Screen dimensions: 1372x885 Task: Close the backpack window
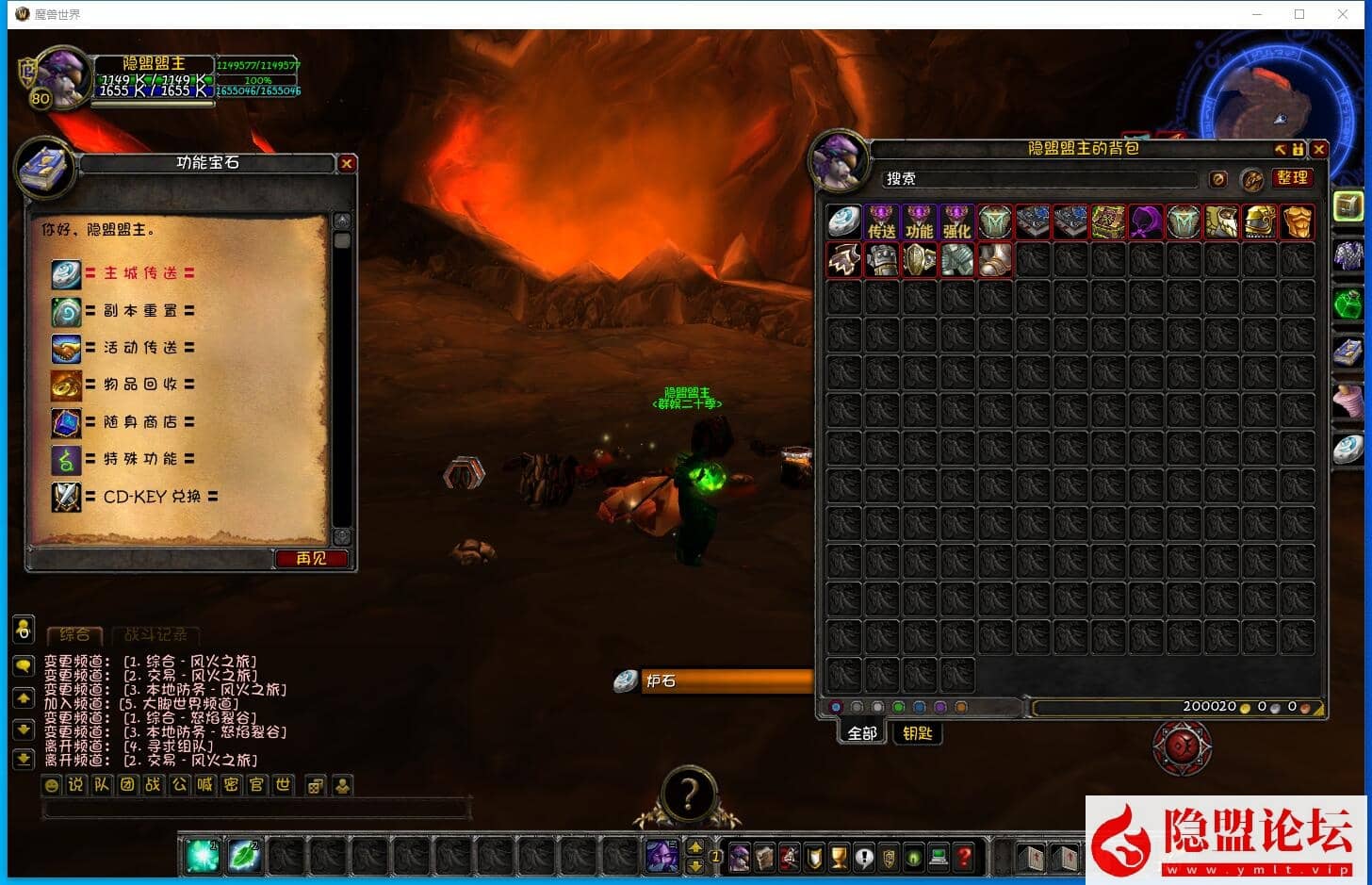[1319, 150]
